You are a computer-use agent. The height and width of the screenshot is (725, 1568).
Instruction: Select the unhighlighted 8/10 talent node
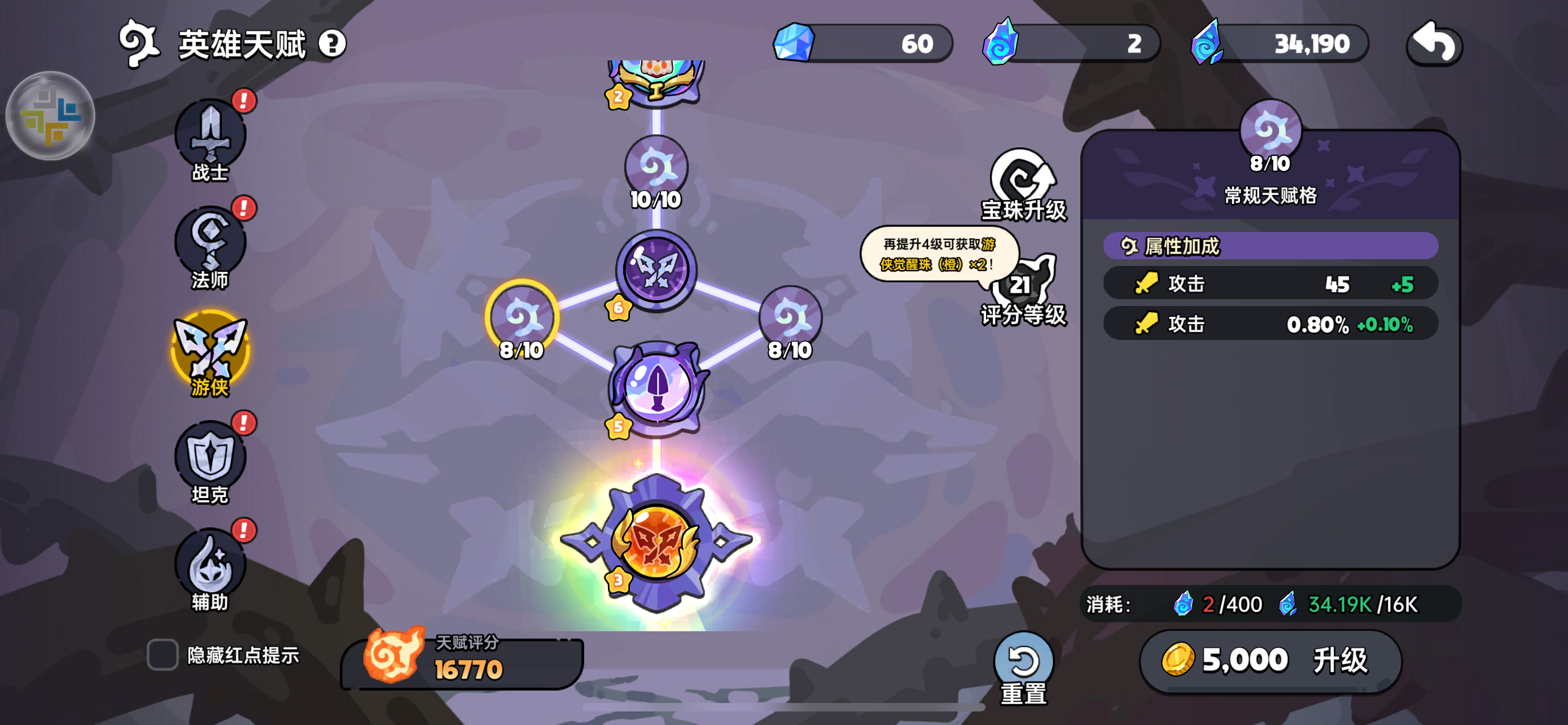coord(790,317)
